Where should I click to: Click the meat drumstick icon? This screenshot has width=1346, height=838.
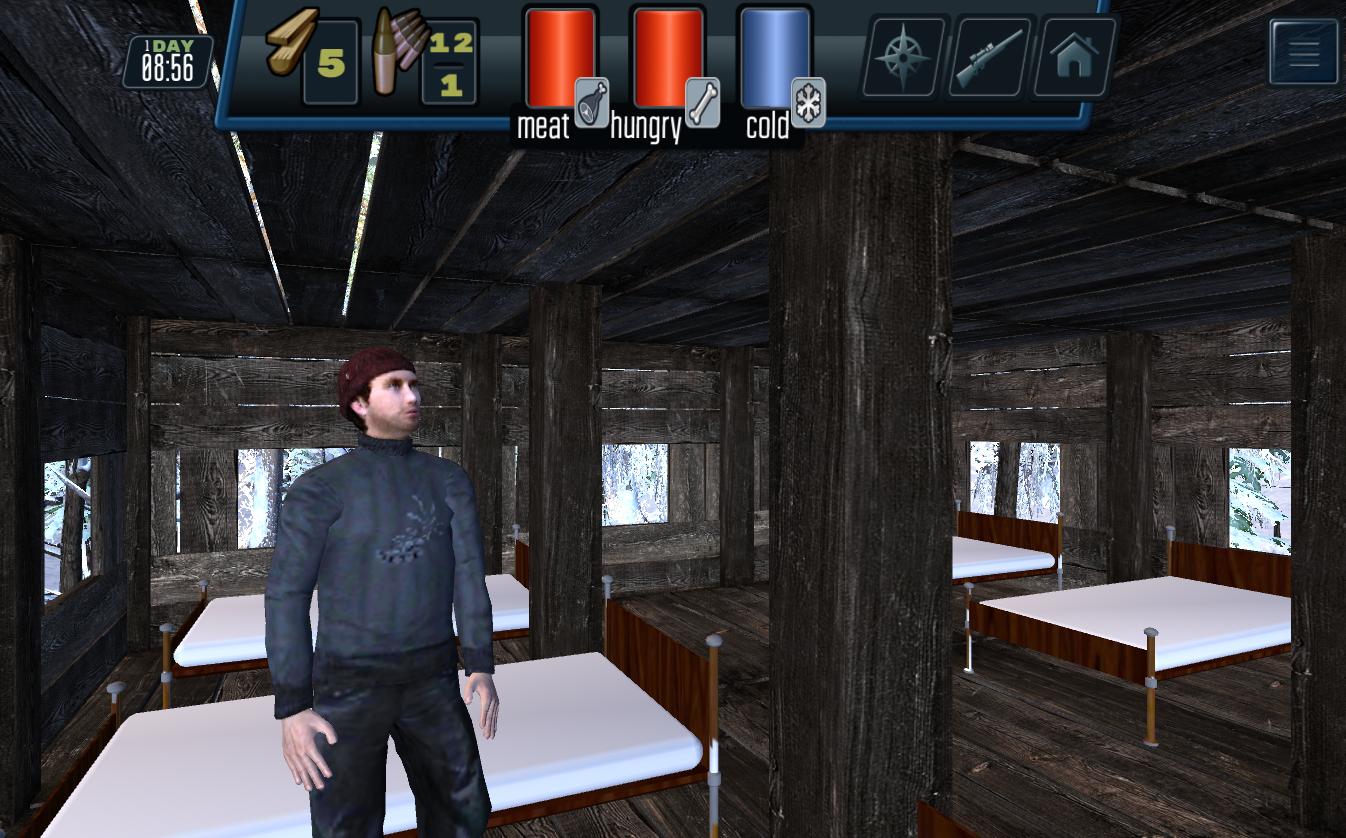tap(592, 102)
